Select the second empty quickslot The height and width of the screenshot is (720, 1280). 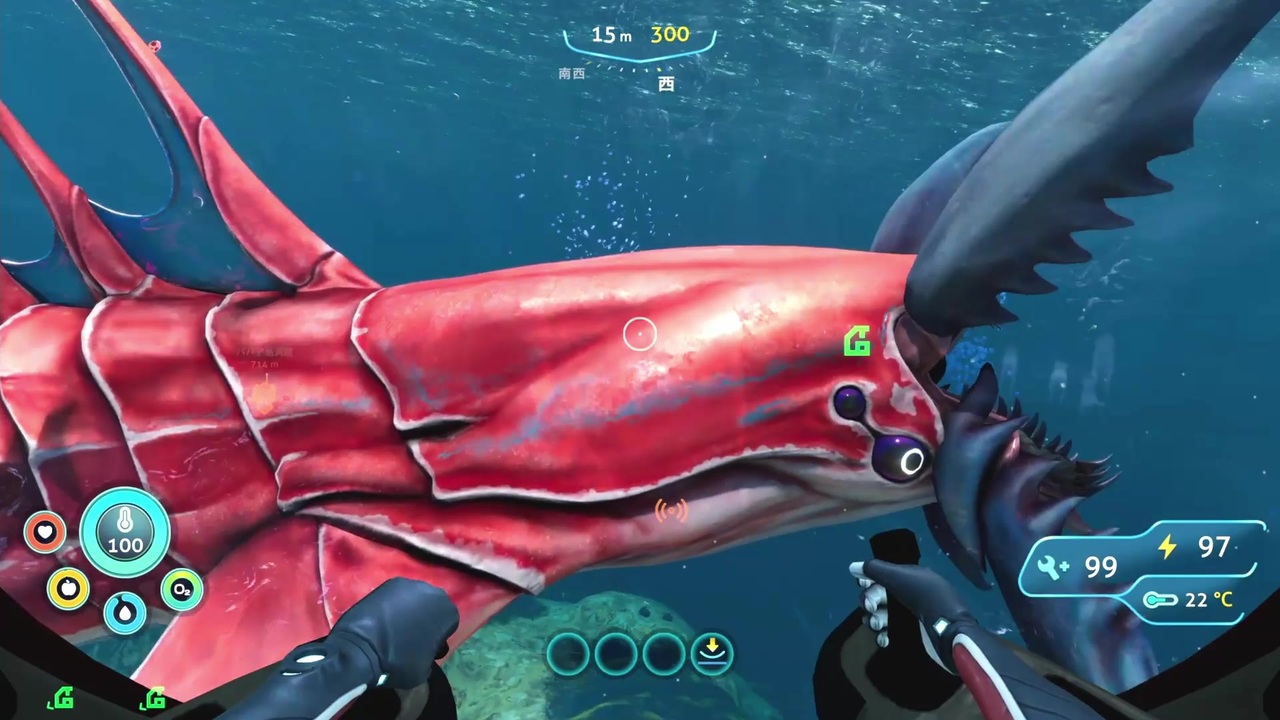click(x=615, y=652)
